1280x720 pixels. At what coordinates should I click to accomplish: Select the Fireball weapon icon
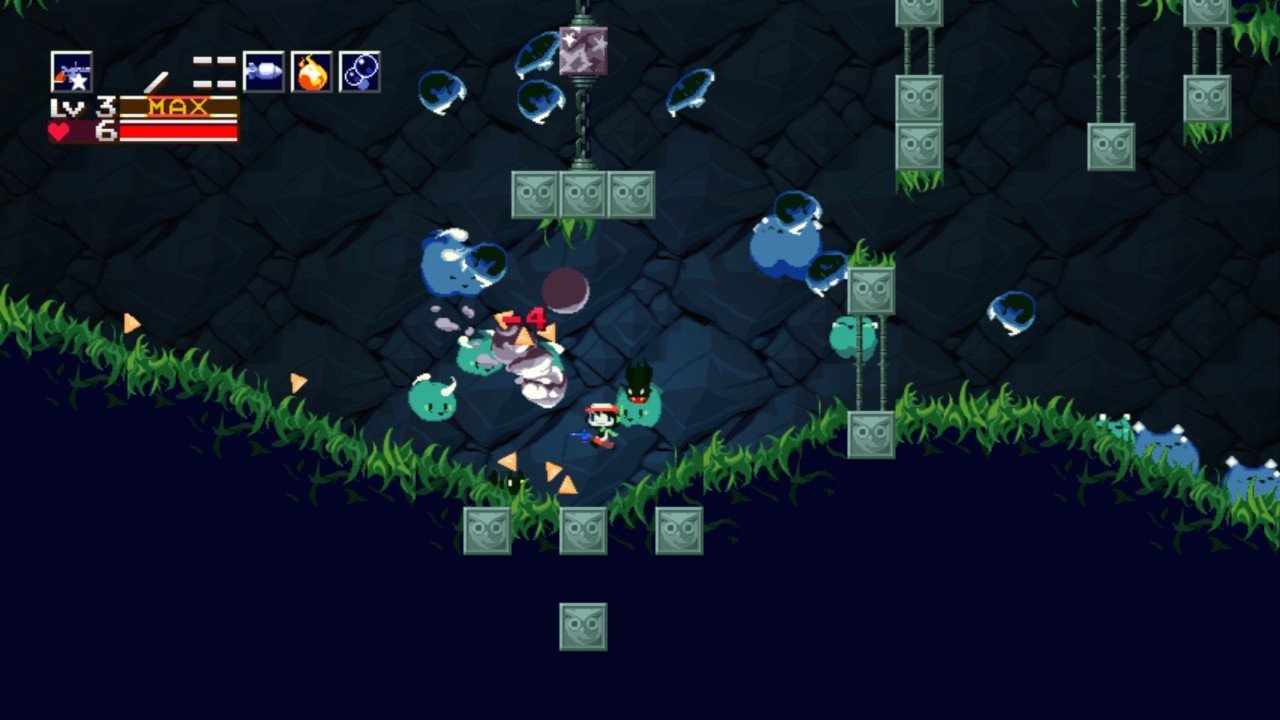click(312, 72)
